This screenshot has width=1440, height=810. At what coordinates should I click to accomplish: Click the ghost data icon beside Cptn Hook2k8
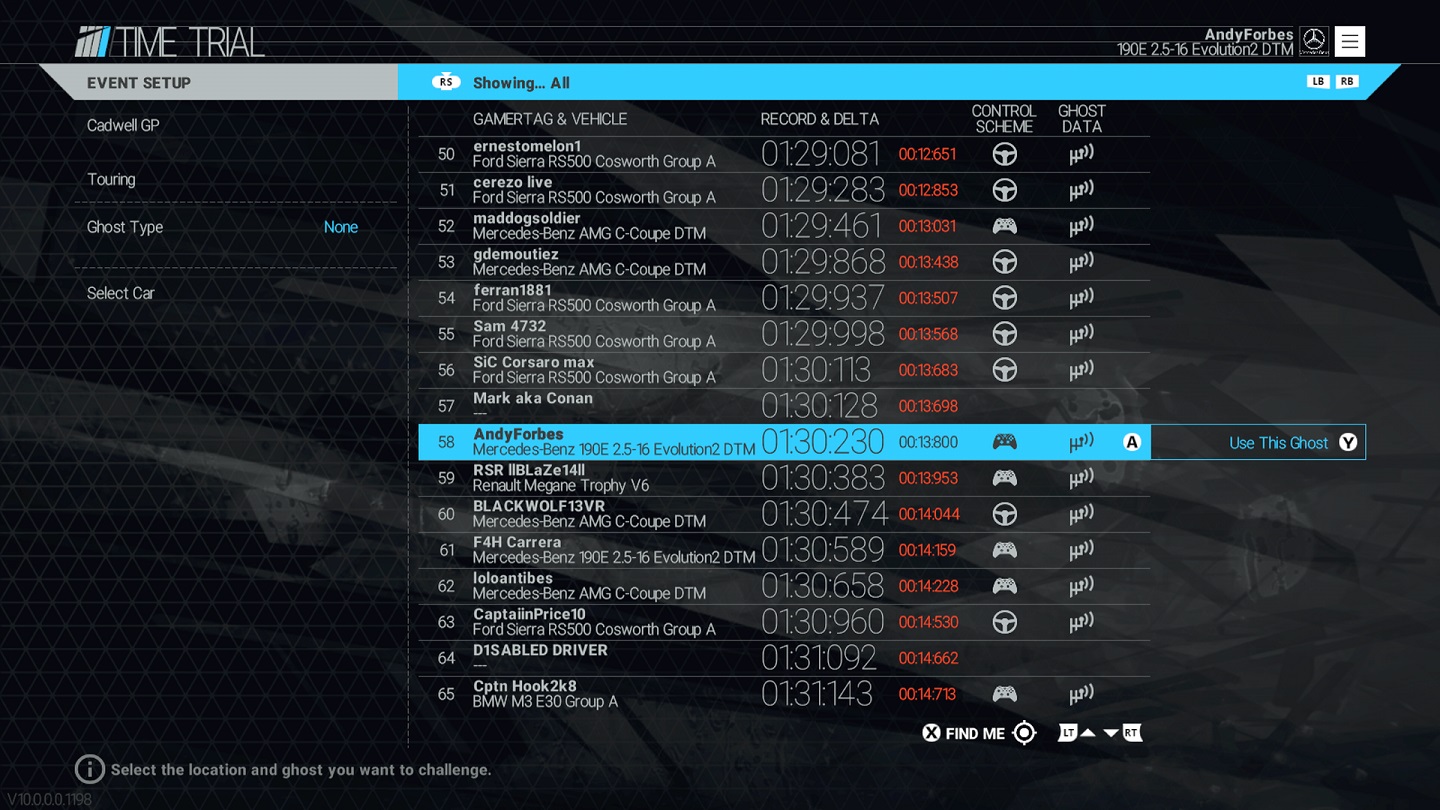[1082, 693]
